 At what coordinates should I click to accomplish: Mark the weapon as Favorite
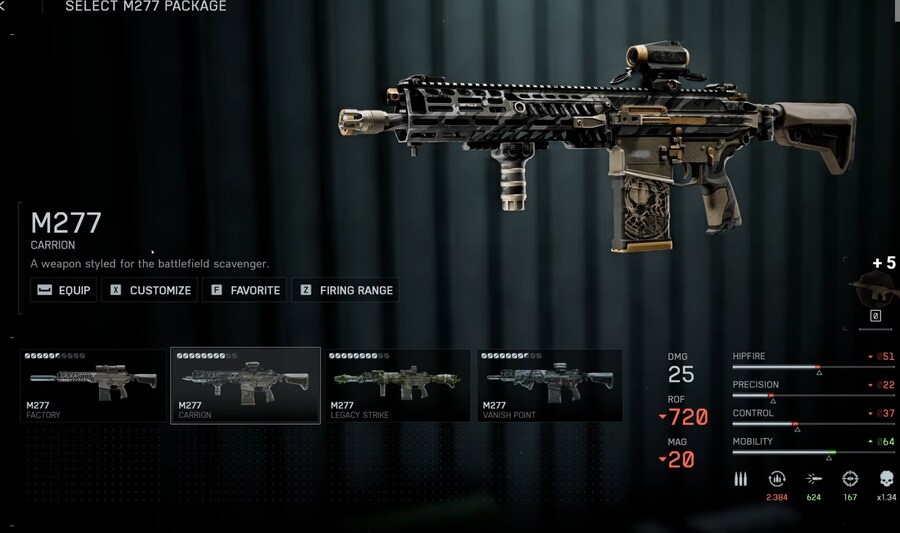tap(246, 290)
